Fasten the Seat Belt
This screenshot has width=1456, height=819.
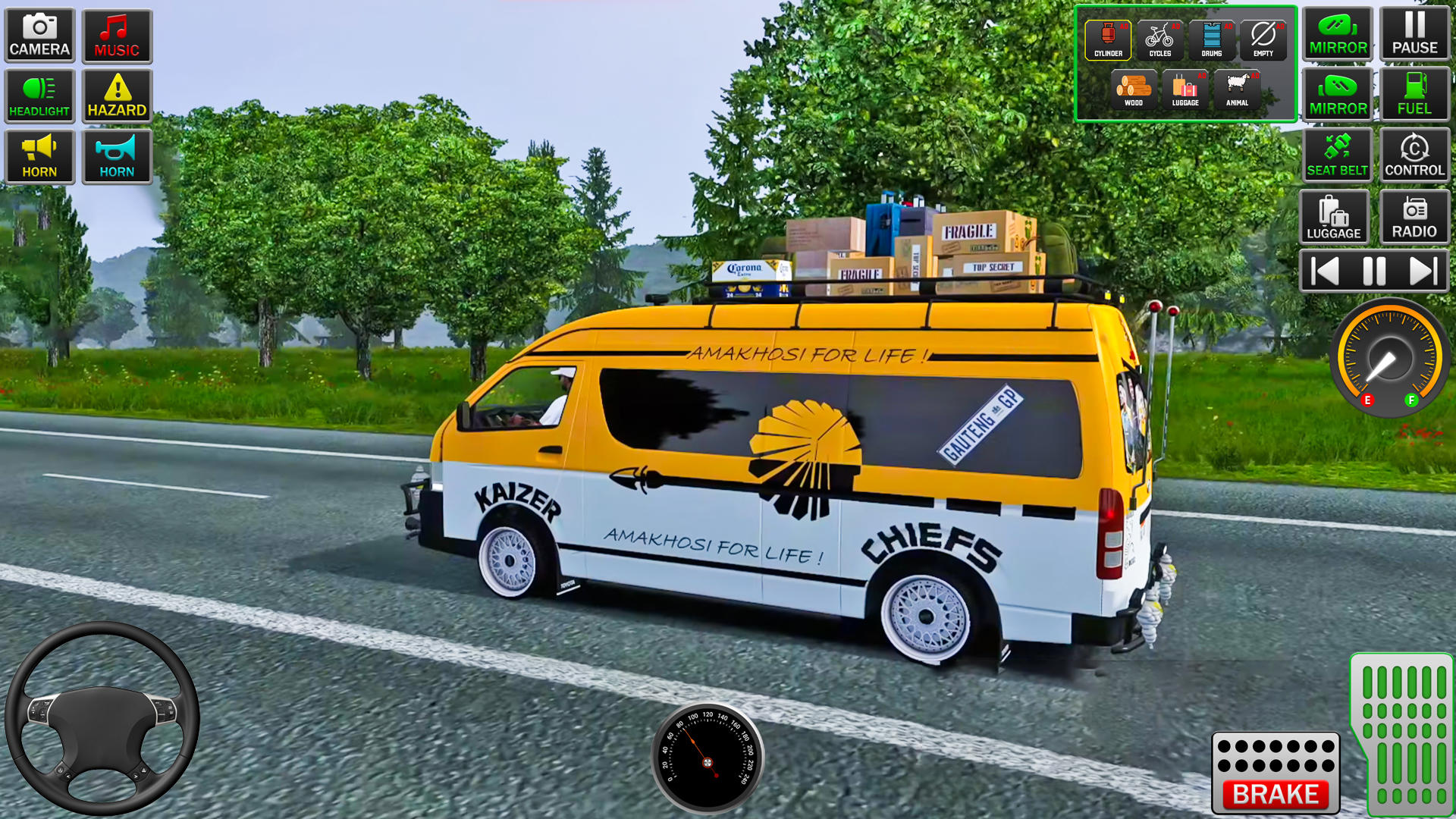1337,155
